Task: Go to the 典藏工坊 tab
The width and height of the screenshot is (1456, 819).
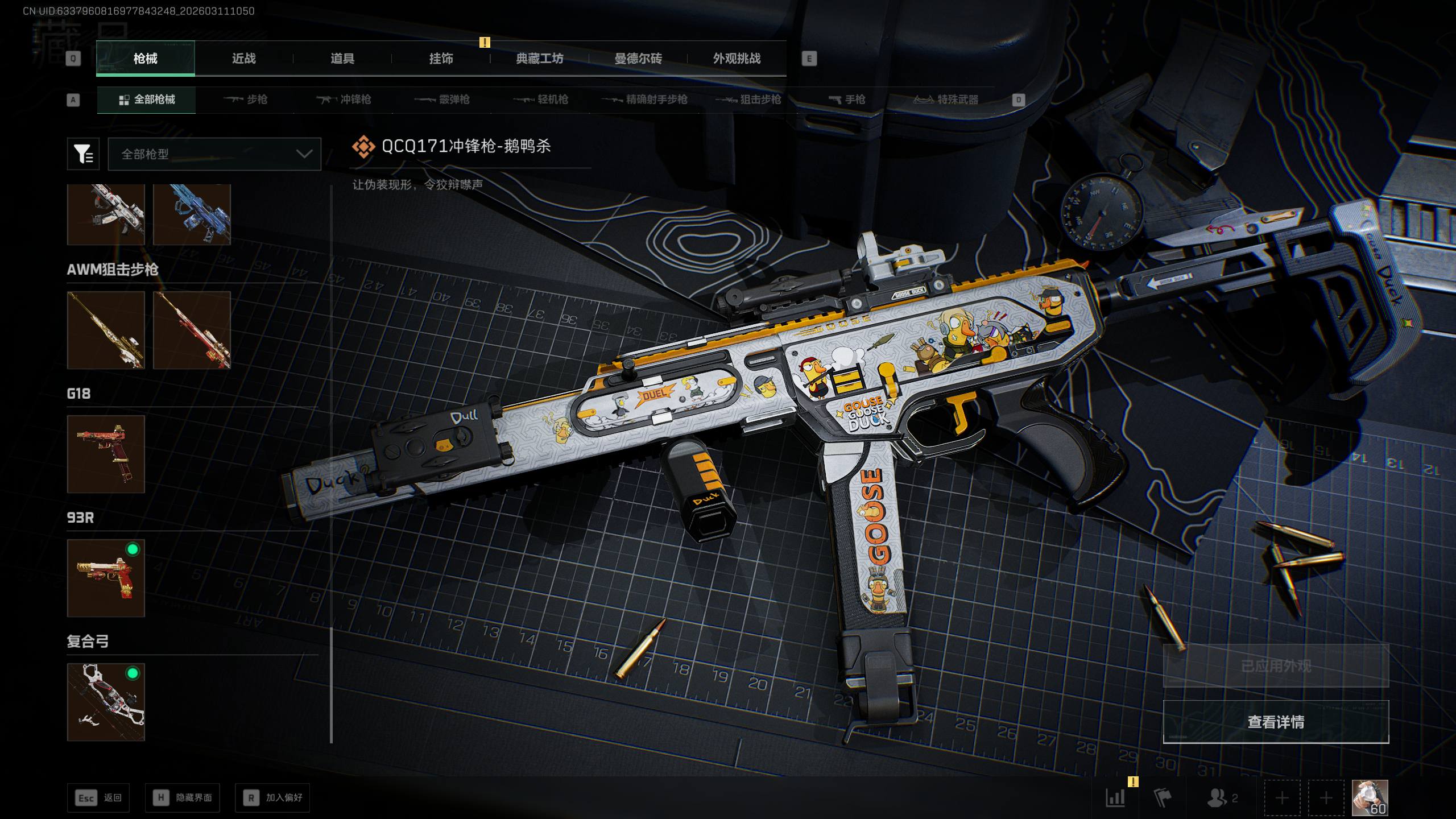Action: tap(539, 59)
